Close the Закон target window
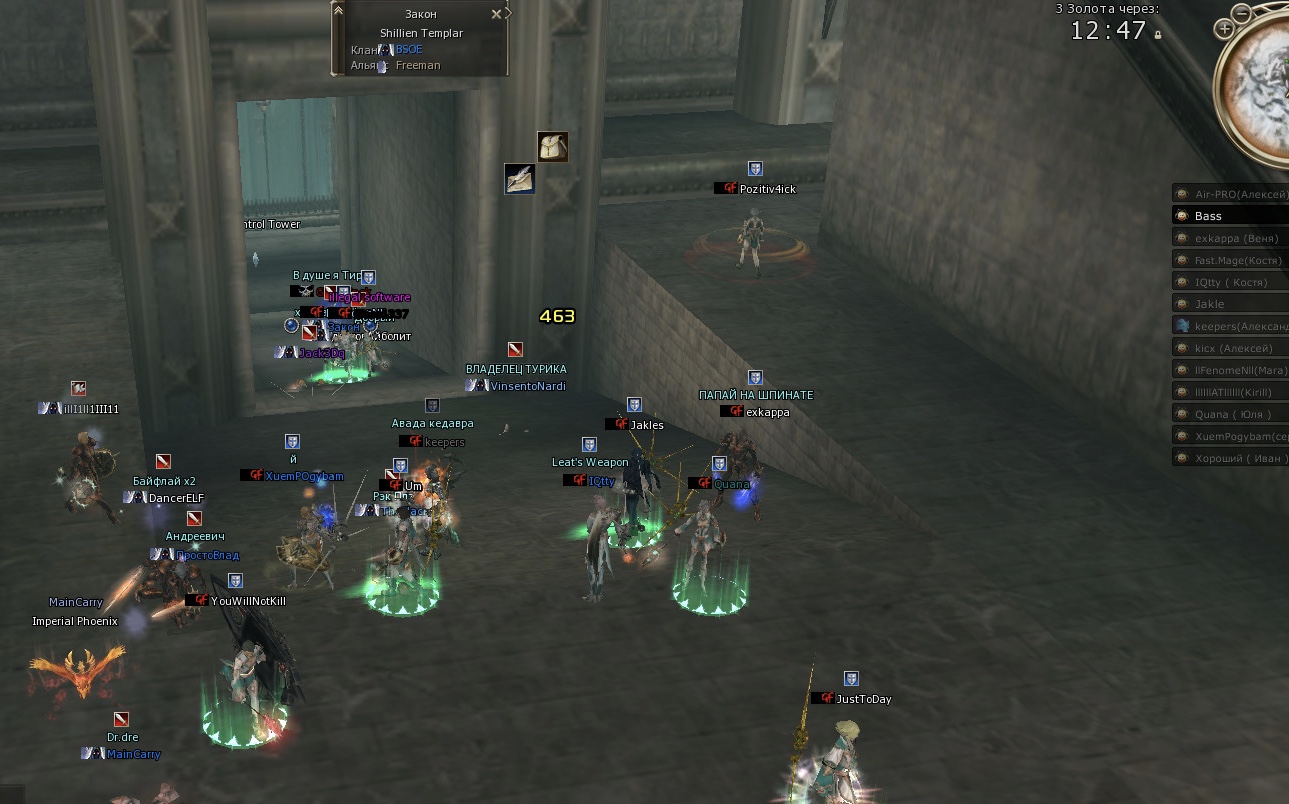The height and width of the screenshot is (804, 1289). pos(497,15)
